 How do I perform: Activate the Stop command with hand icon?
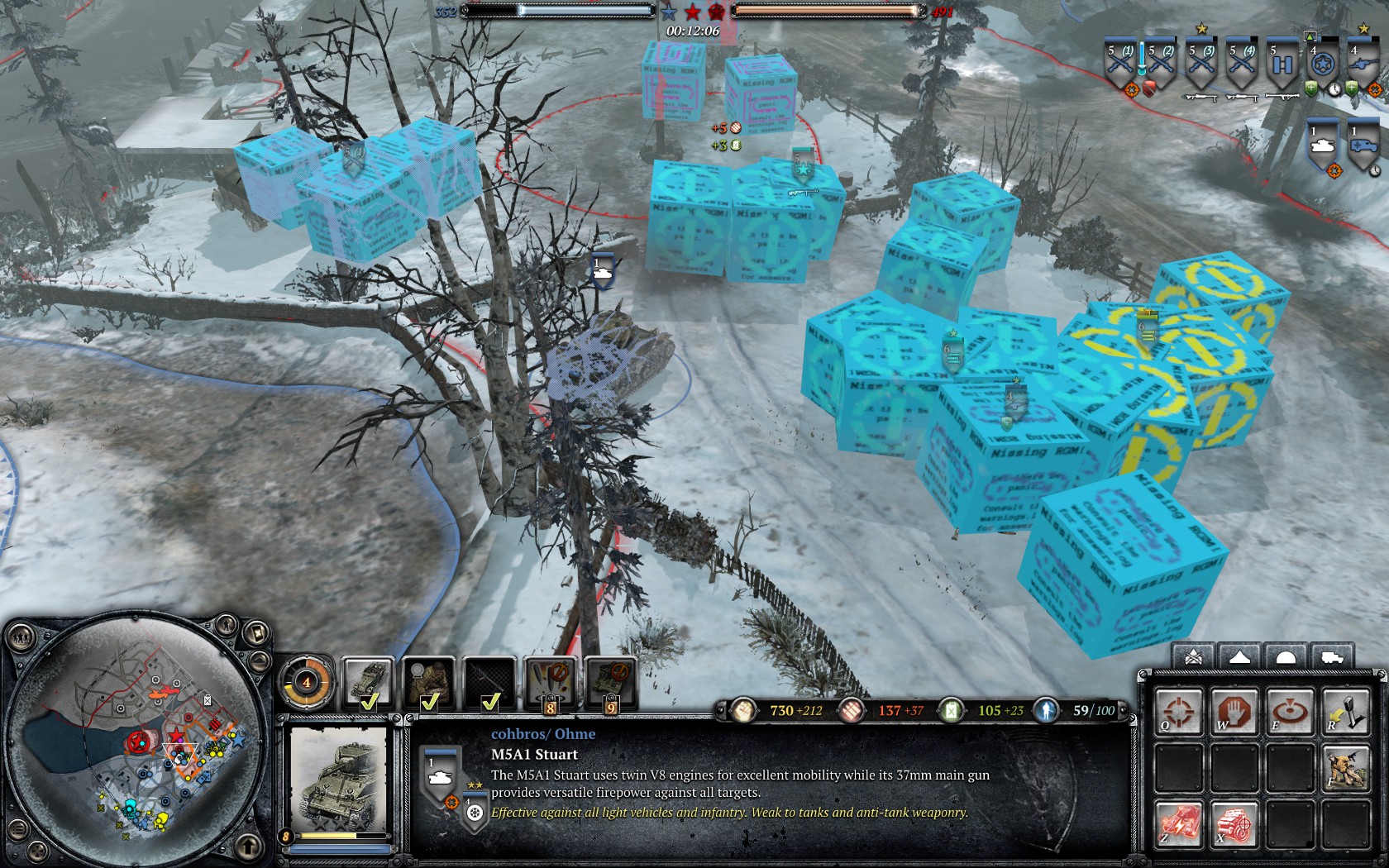[x=1234, y=713]
